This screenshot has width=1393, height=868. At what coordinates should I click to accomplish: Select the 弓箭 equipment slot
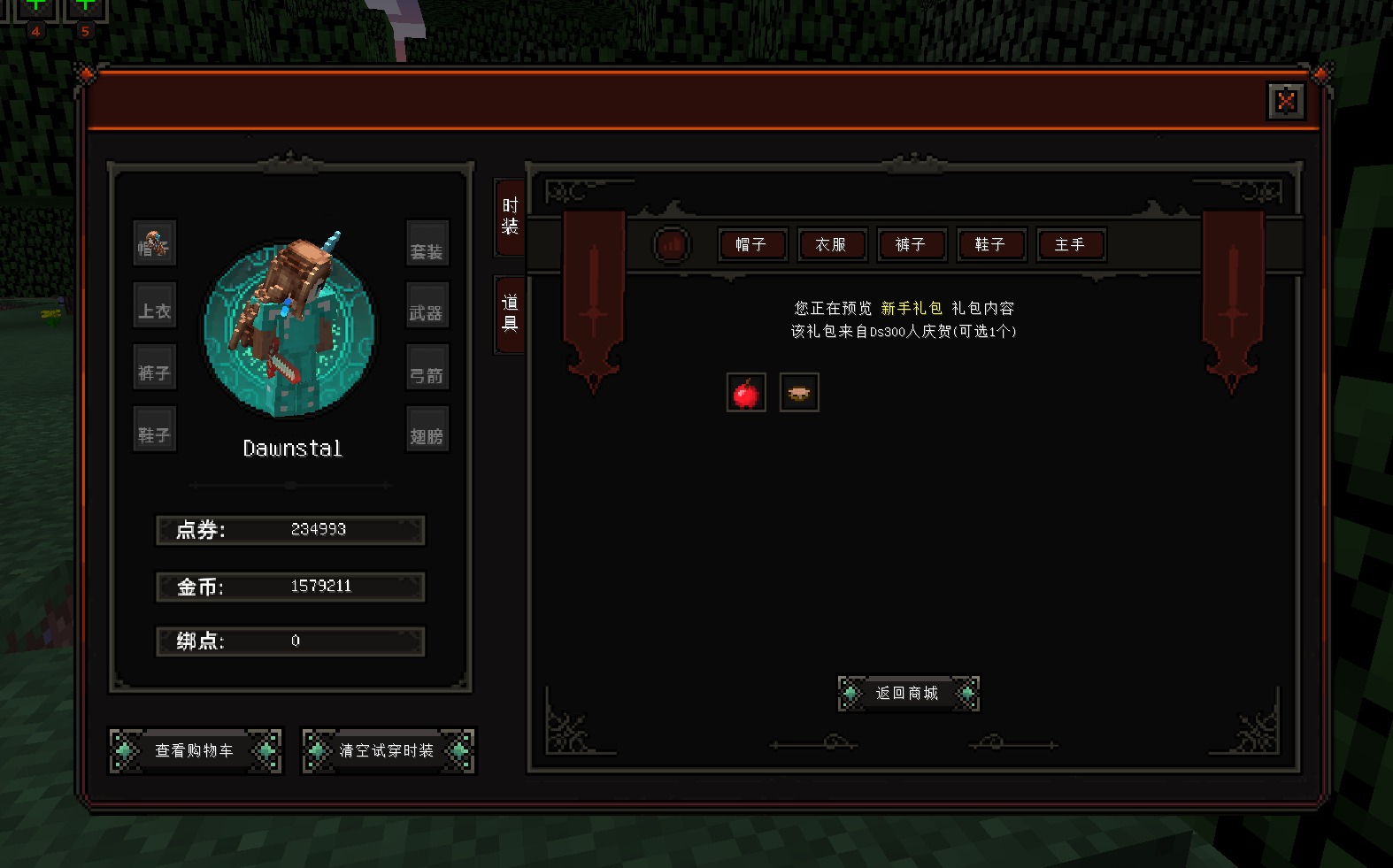point(427,369)
